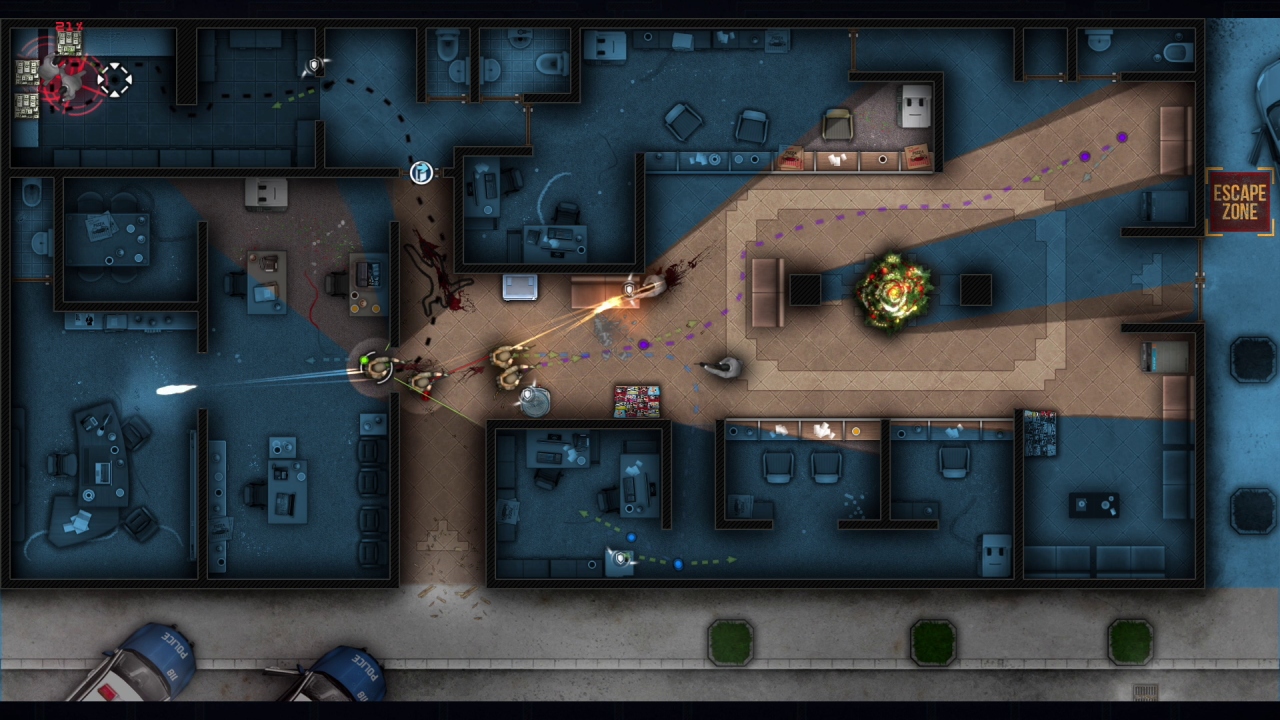The image size is (1280, 720).
Task: Click the left arrow of the direction pad widget
Action: 99,79
